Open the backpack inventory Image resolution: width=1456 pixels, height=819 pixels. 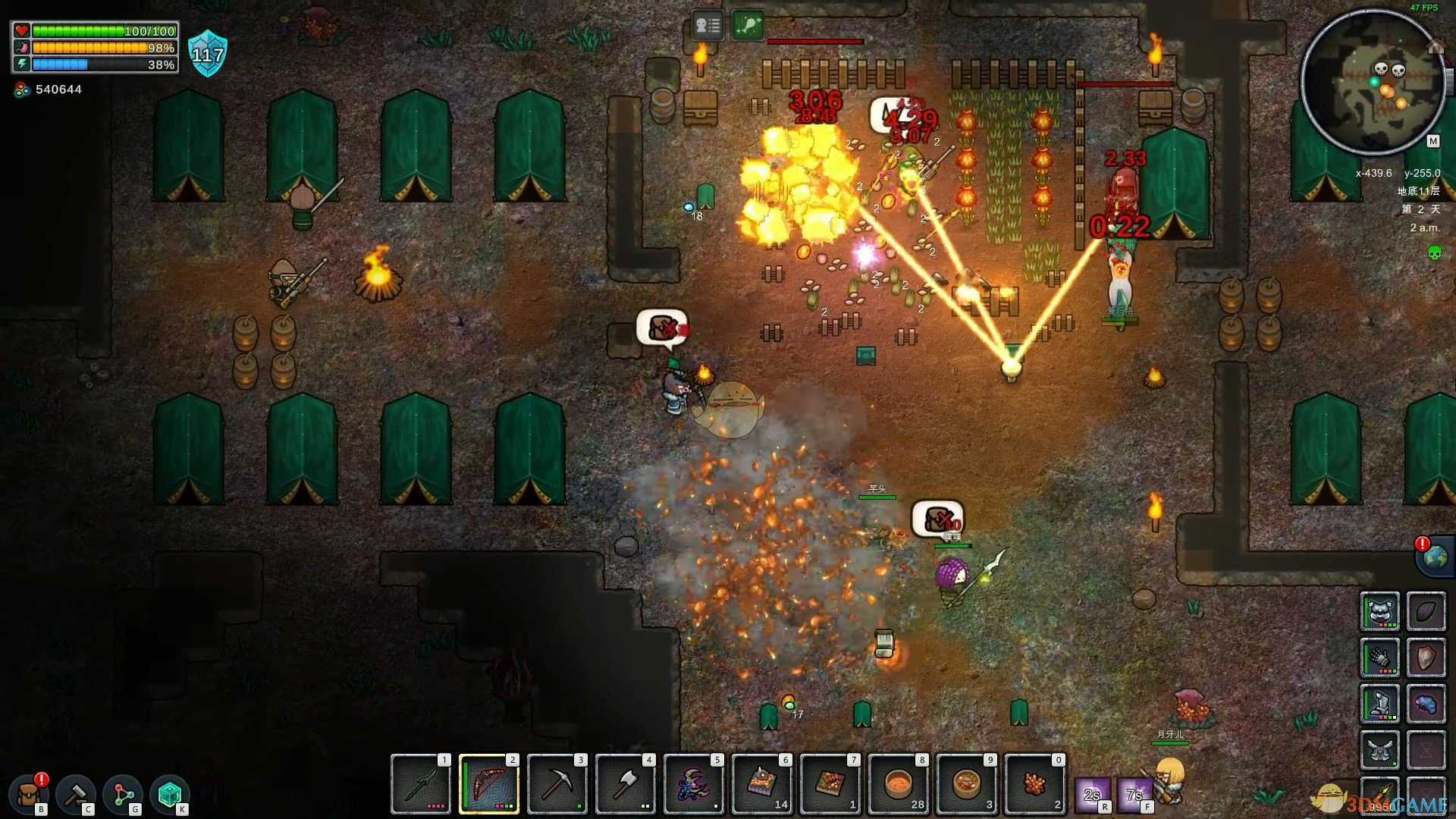29,794
